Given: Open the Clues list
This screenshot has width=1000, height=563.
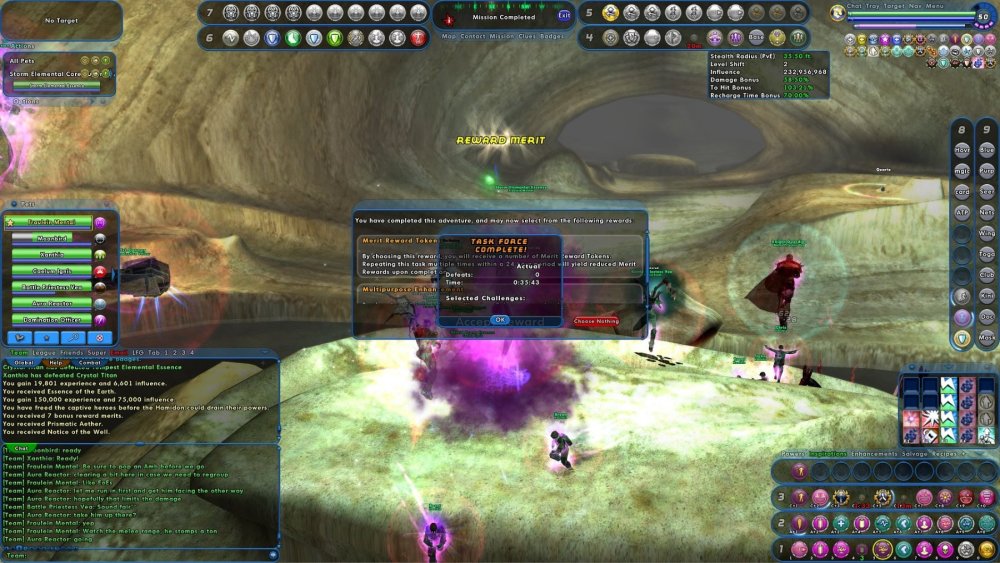Looking at the screenshot, I should (526, 37).
